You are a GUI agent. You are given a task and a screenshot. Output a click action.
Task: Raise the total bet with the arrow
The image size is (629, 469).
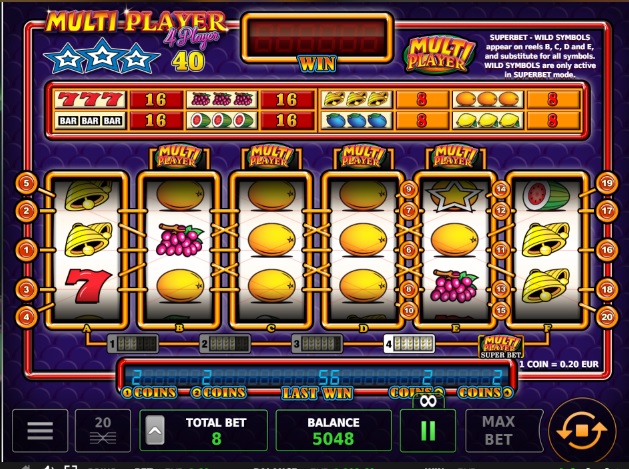pos(155,431)
